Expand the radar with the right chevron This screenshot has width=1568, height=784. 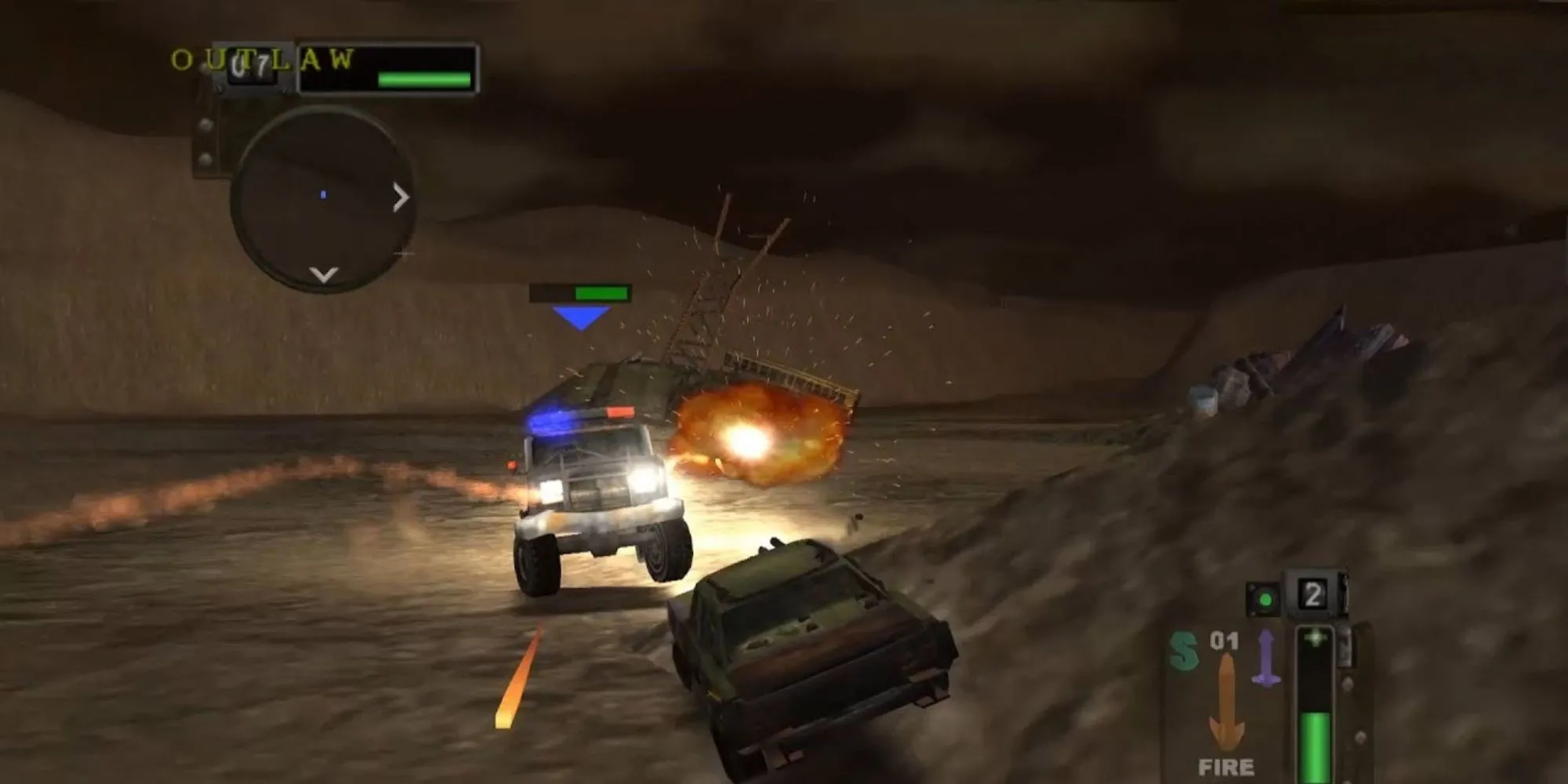tap(401, 198)
